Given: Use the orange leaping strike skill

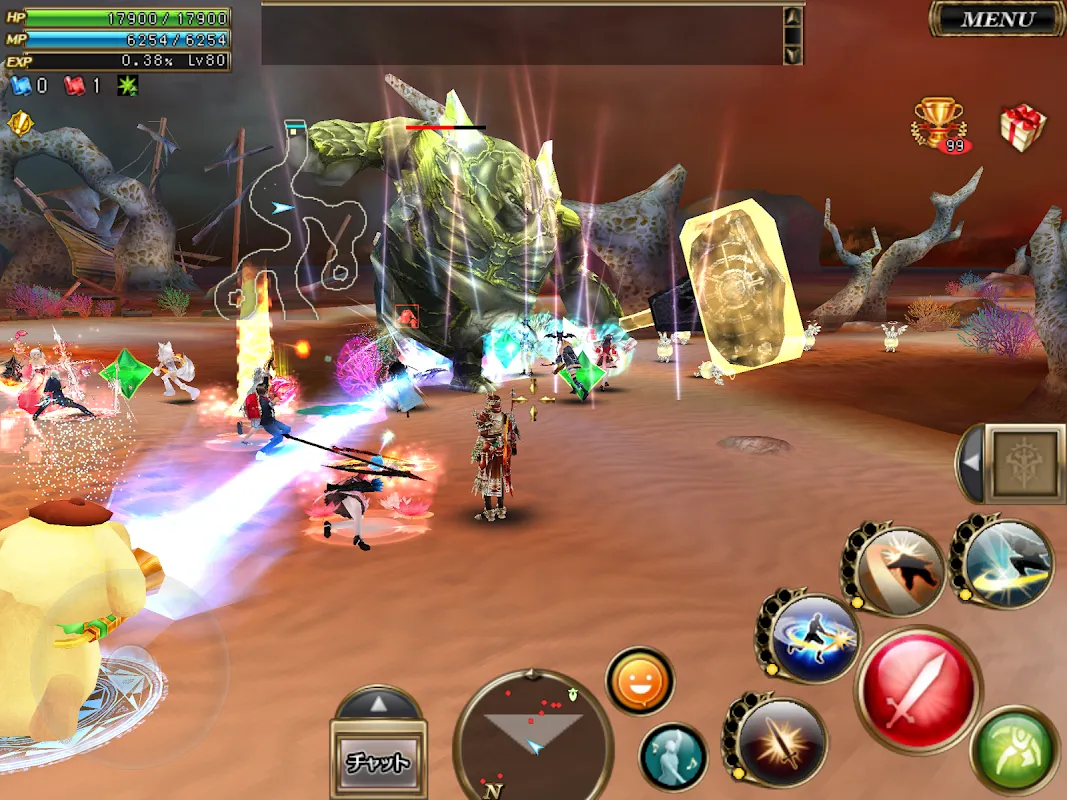Looking at the screenshot, I should tap(899, 571).
